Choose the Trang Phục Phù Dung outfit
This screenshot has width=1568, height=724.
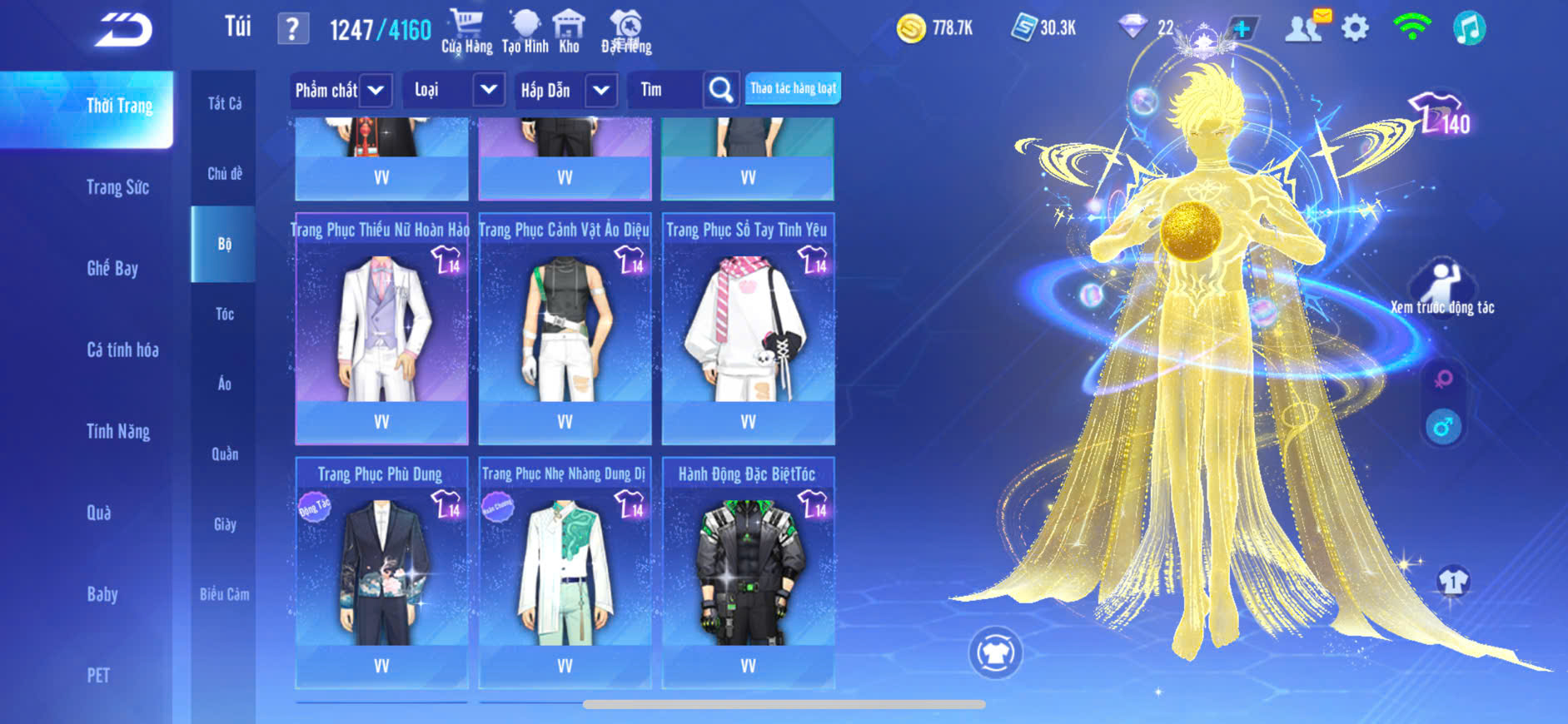coord(381,573)
